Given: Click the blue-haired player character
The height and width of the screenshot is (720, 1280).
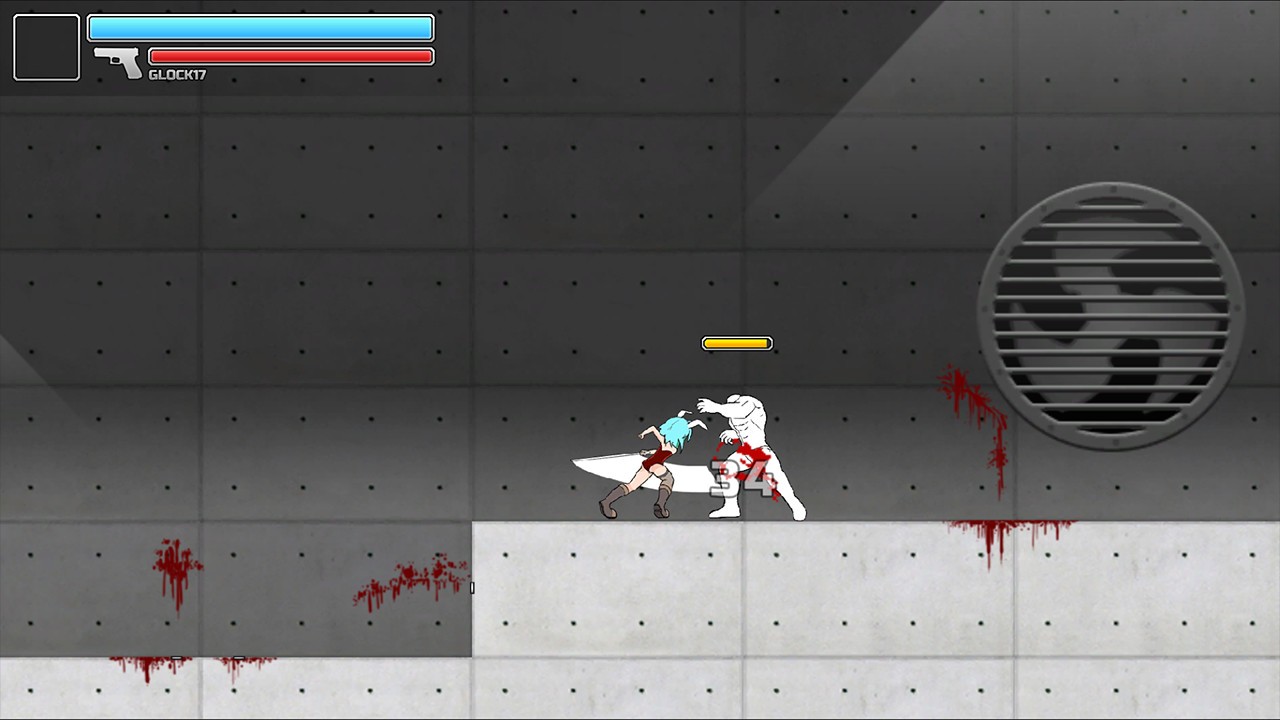Looking at the screenshot, I should [660, 460].
